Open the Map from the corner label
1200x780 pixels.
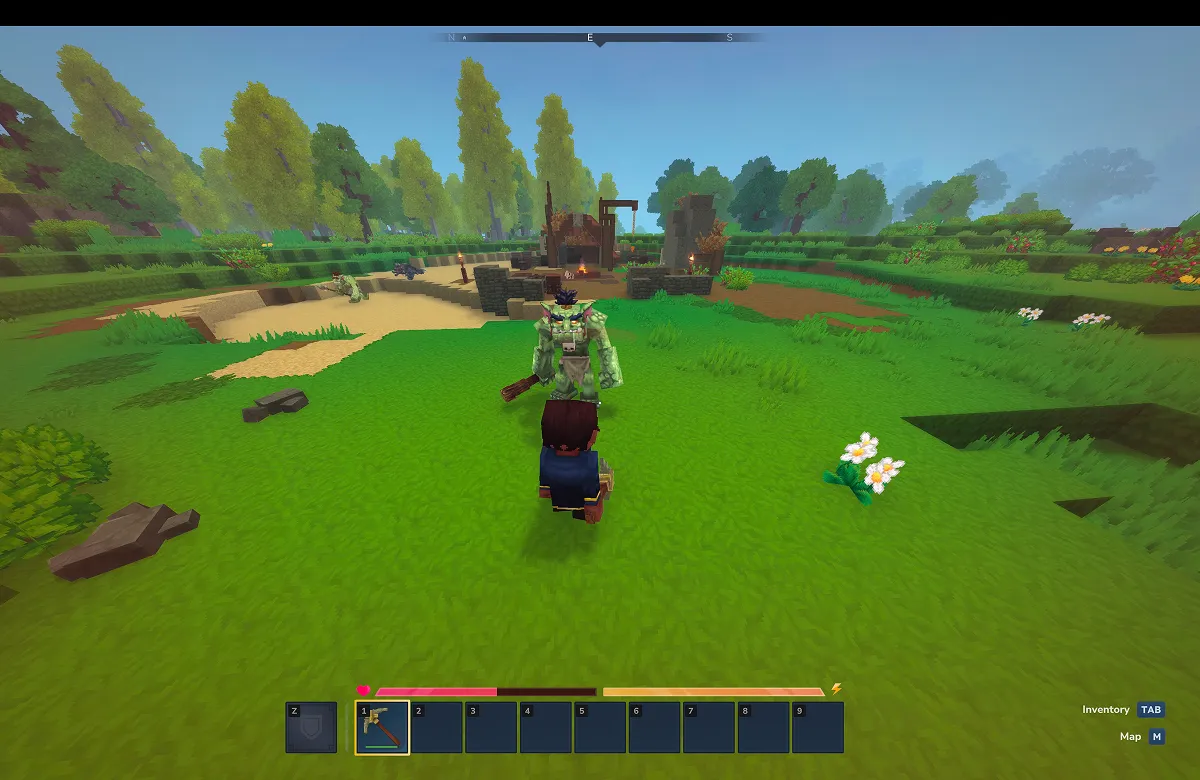click(x=1142, y=737)
